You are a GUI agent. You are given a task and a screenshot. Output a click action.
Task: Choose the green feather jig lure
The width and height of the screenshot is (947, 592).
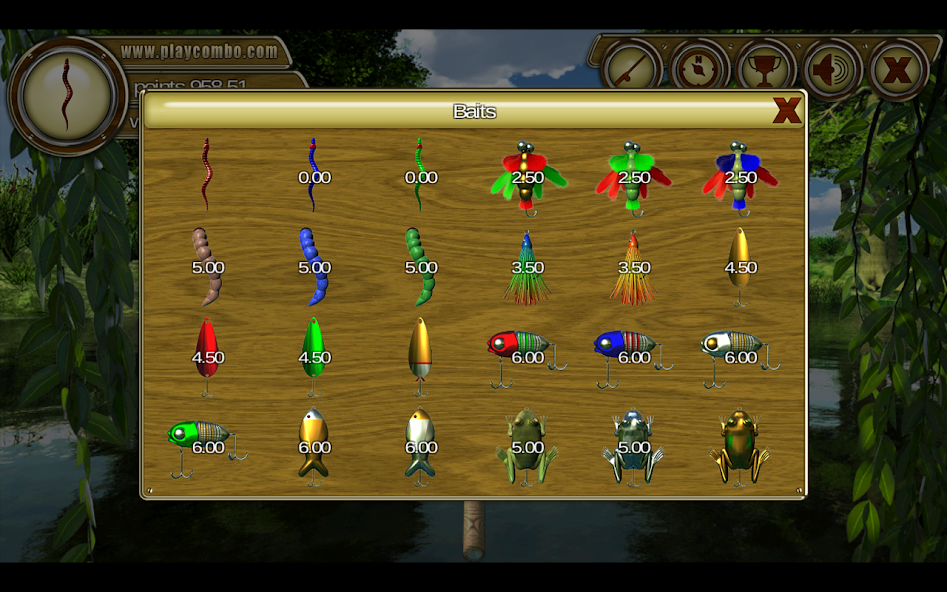(527, 268)
